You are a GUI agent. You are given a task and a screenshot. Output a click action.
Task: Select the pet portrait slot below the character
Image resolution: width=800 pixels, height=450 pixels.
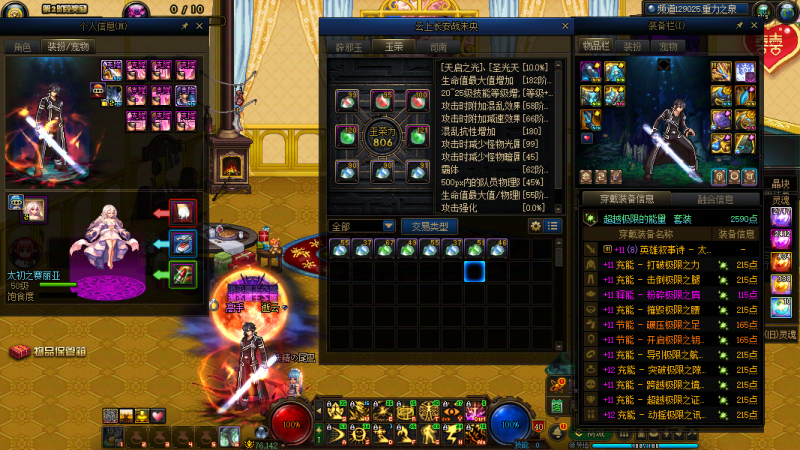click(x=34, y=207)
